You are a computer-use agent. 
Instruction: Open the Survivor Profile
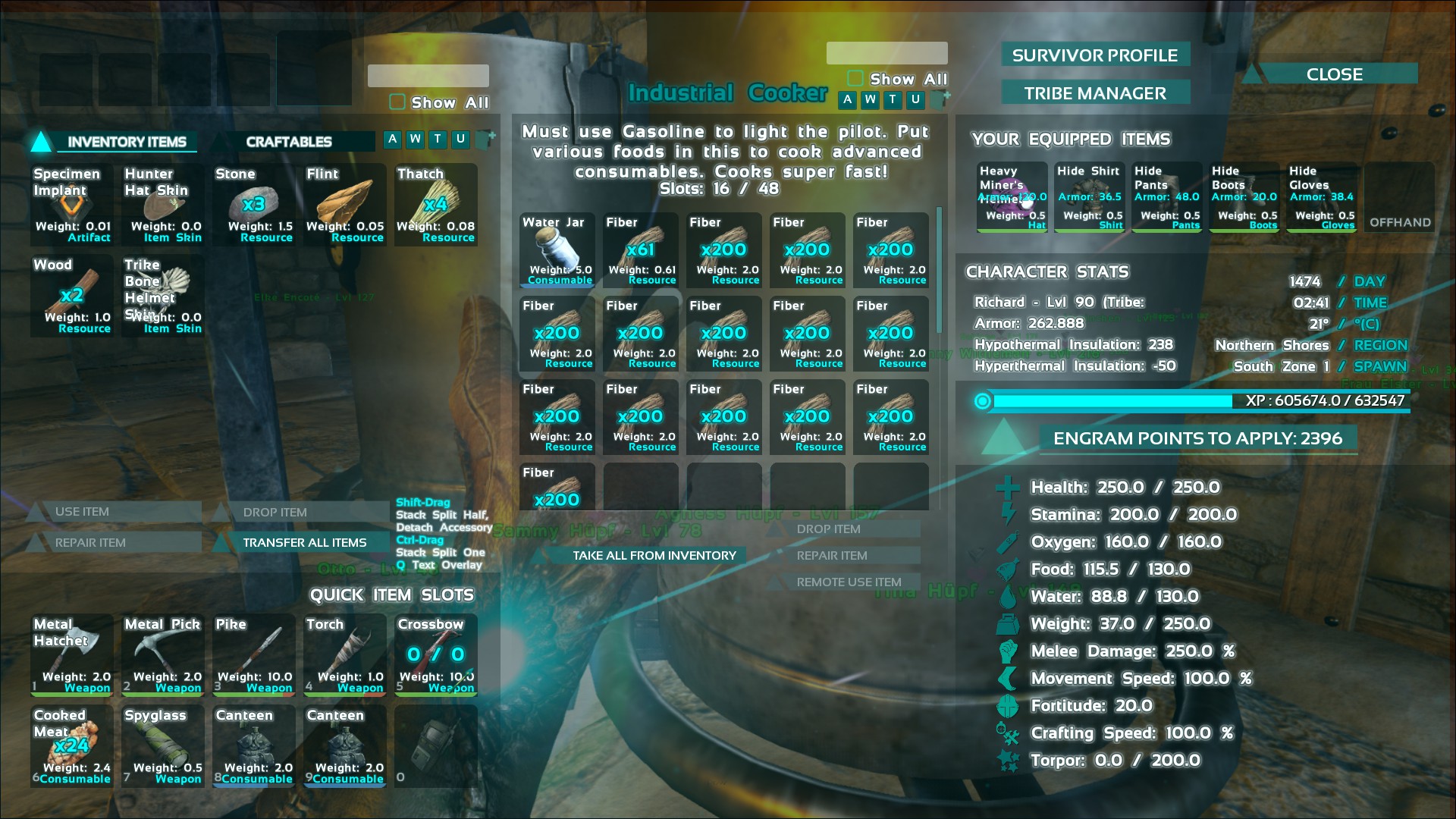[x=1095, y=55]
